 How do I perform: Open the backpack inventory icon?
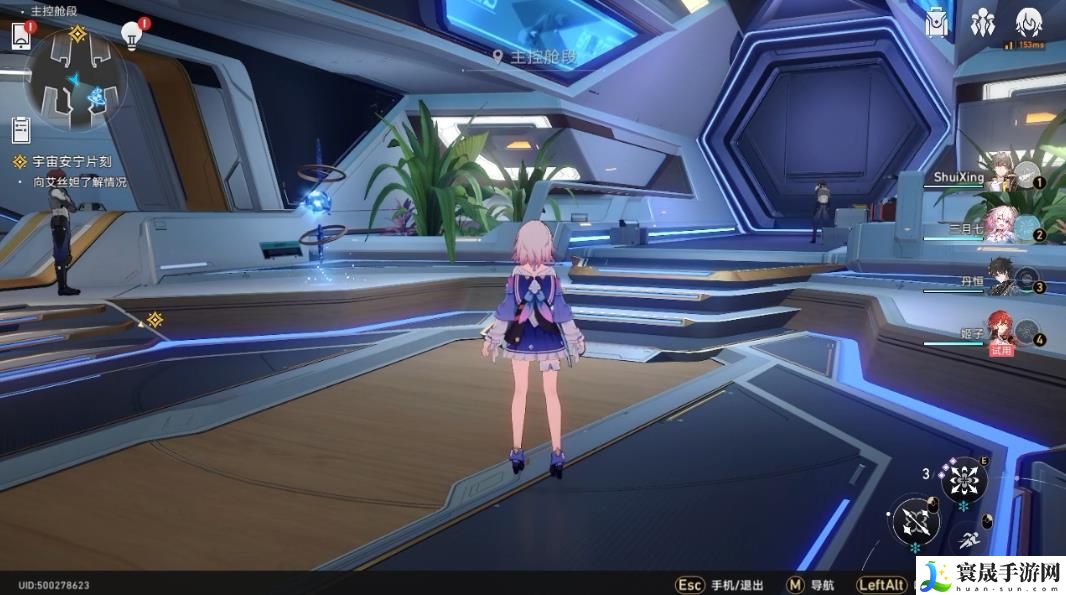(937, 23)
